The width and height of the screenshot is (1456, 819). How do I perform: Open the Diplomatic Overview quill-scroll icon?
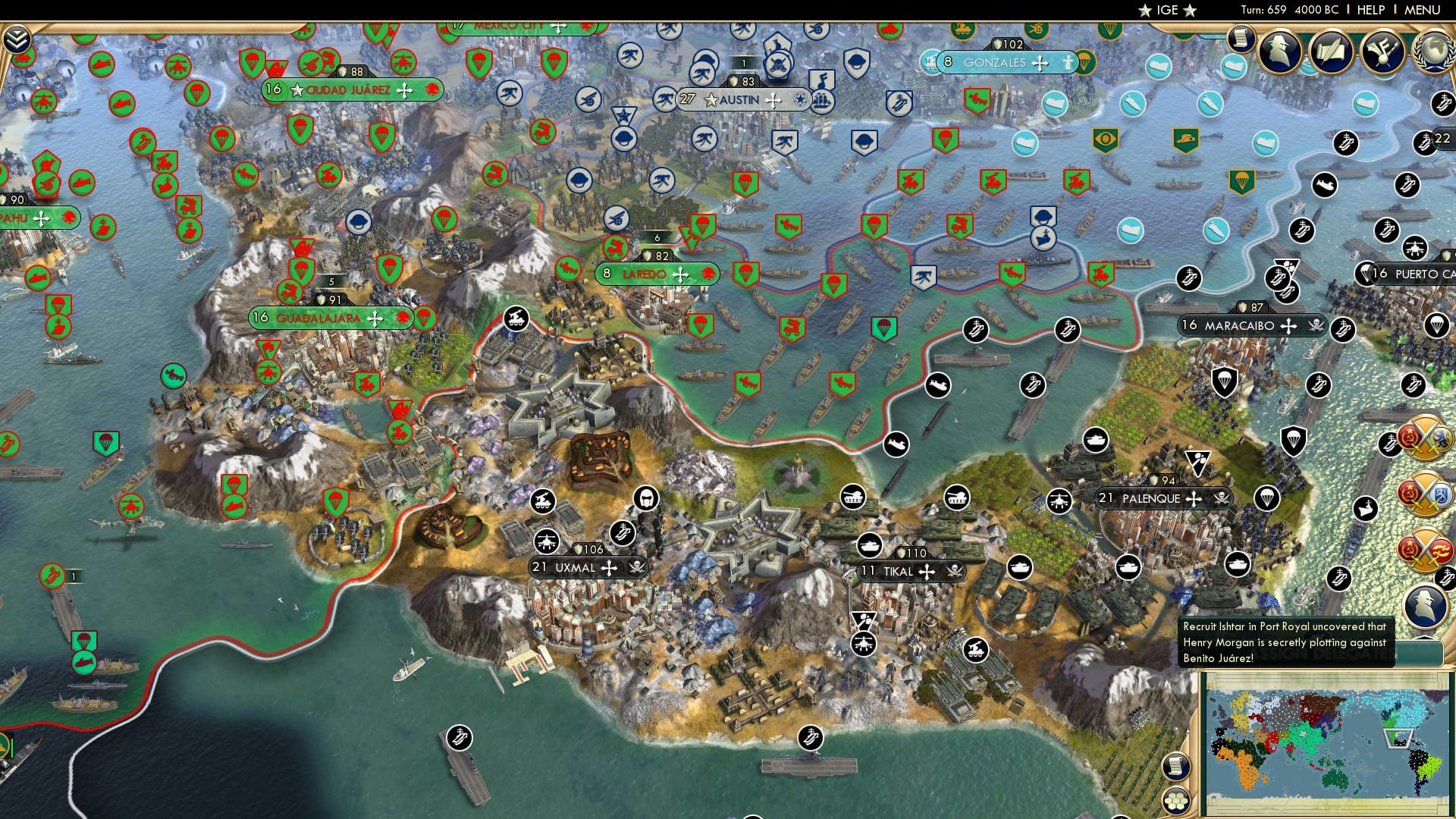click(x=1331, y=50)
